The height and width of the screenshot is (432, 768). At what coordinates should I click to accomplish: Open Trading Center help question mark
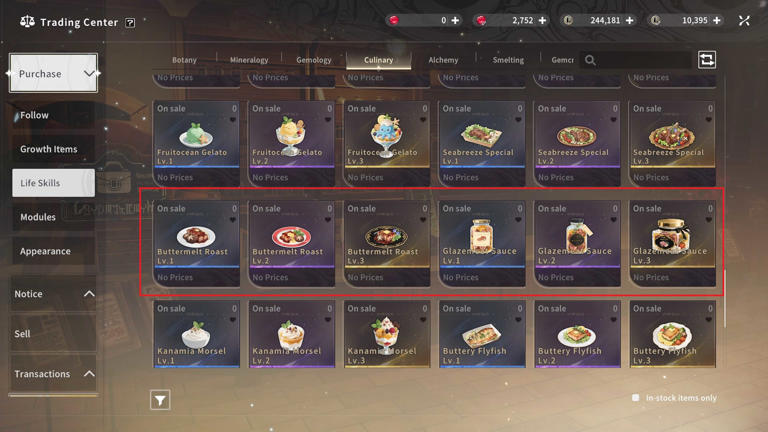coord(130,22)
